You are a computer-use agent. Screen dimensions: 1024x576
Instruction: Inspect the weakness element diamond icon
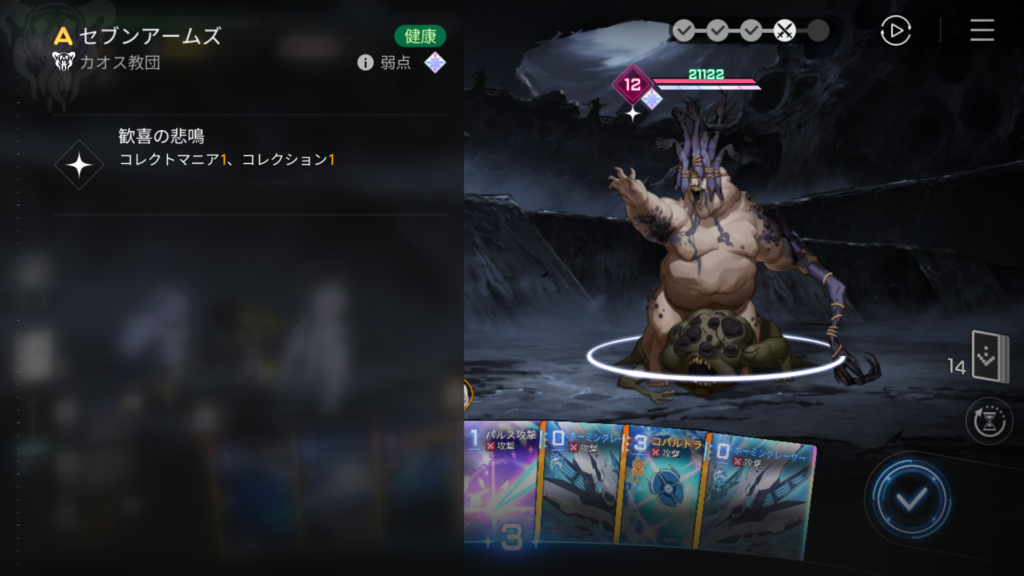pos(434,63)
